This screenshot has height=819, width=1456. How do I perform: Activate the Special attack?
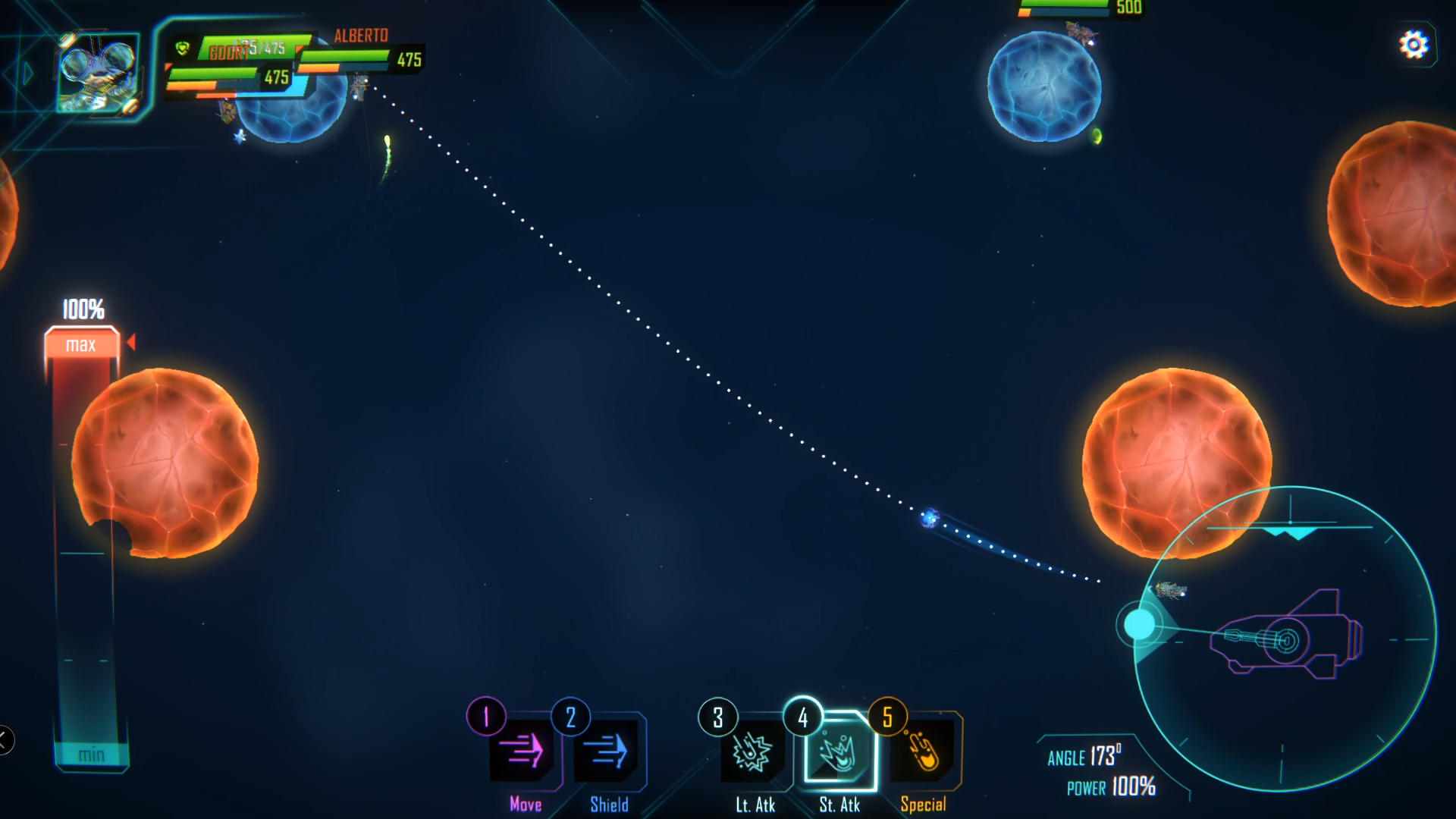[x=923, y=752]
